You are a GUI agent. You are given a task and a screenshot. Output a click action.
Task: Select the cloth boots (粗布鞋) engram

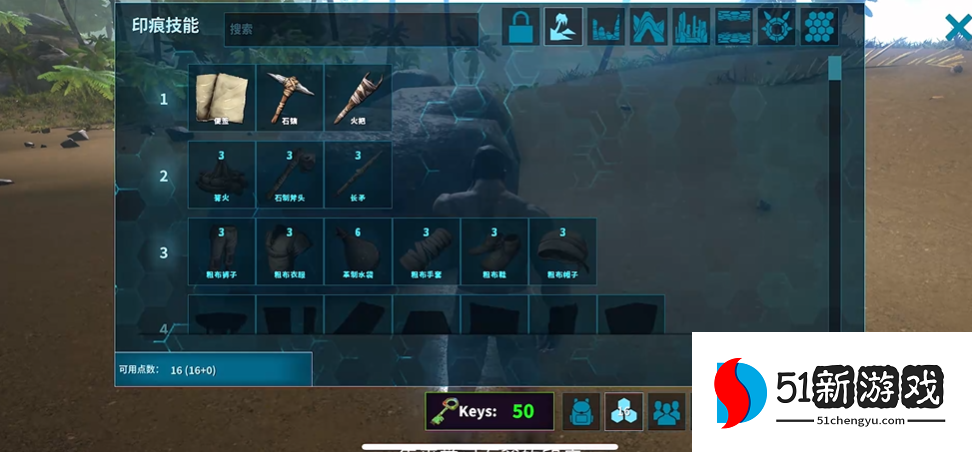tap(494, 251)
